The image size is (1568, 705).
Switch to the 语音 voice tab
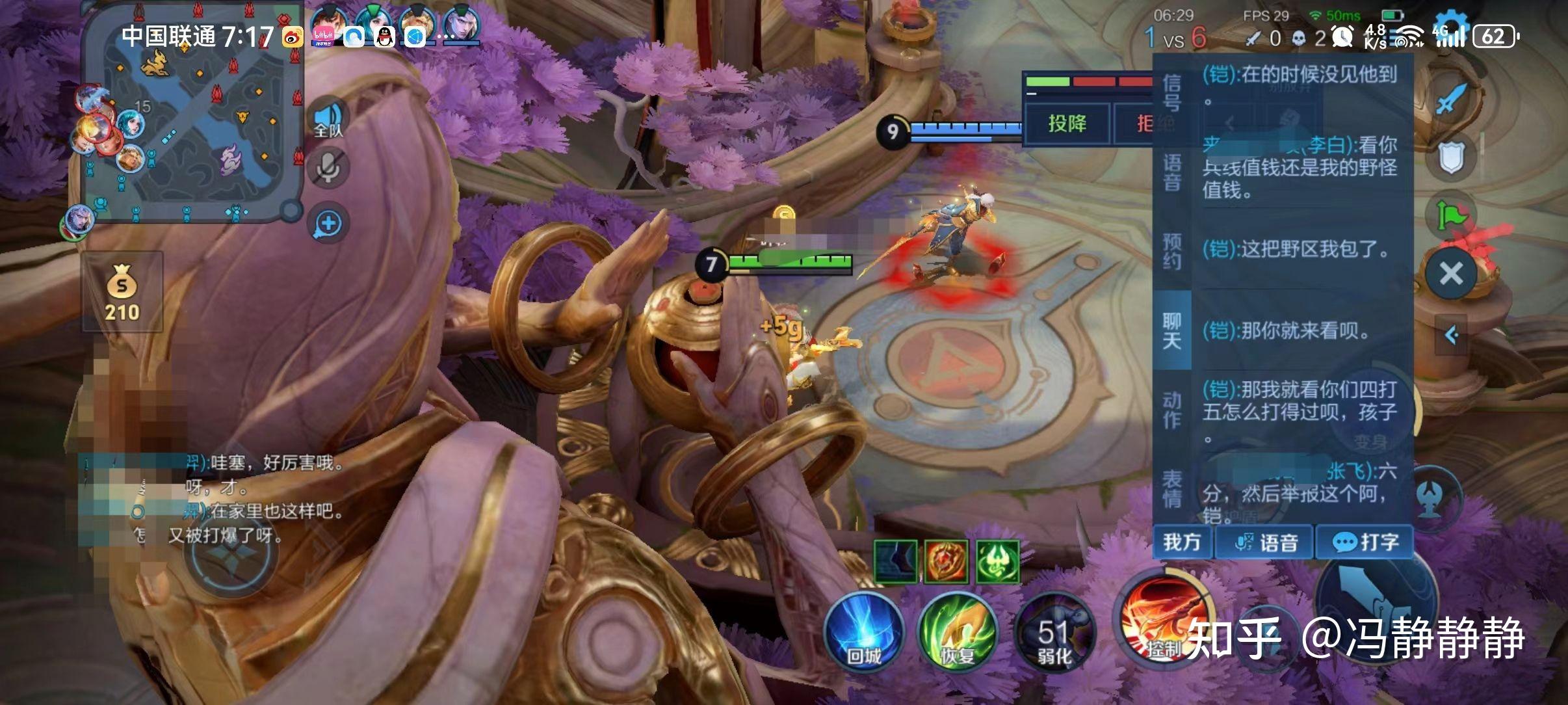coord(1171,172)
